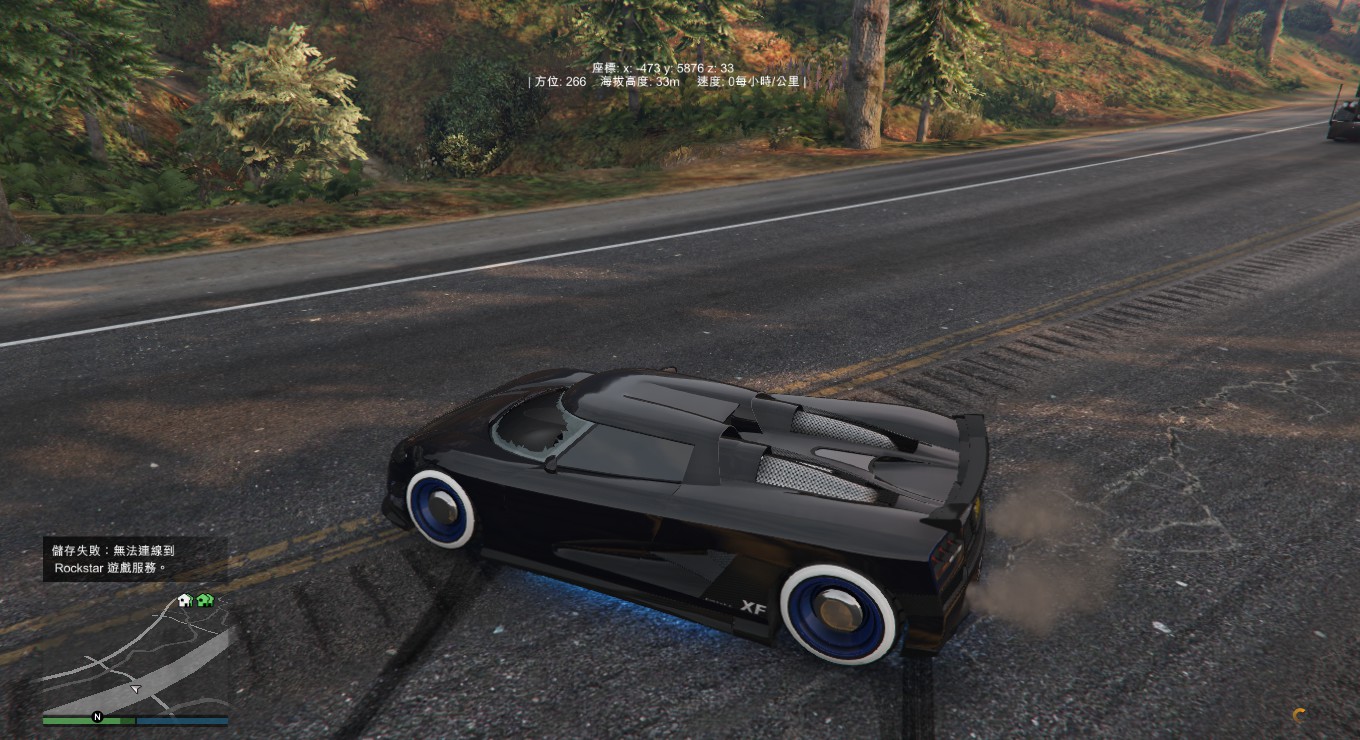Screen dimensions: 1360x740
Task: Select the white house marker on the minimap
Action: click(185, 600)
